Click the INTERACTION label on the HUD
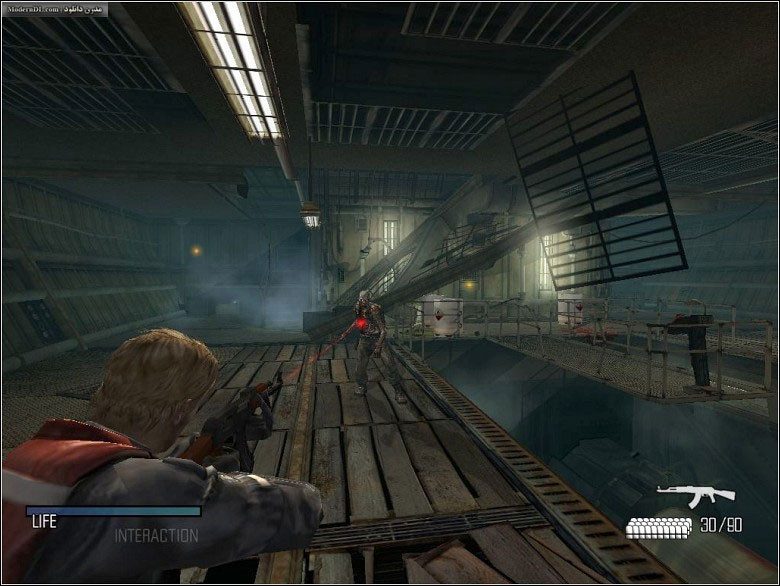This screenshot has height=586, width=780. pyautogui.click(x=156, y=536)
